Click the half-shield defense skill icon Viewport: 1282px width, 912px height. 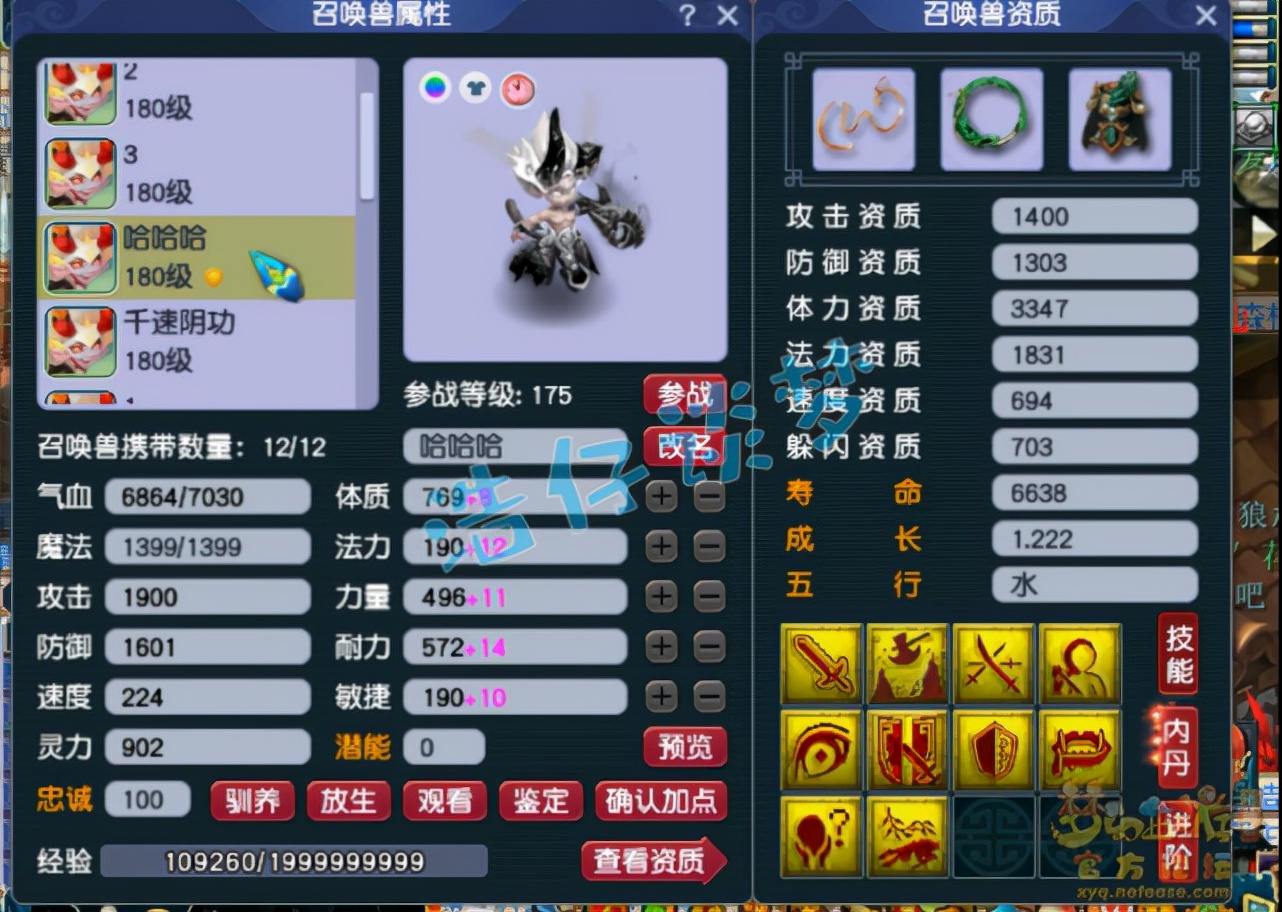point(994,749)
